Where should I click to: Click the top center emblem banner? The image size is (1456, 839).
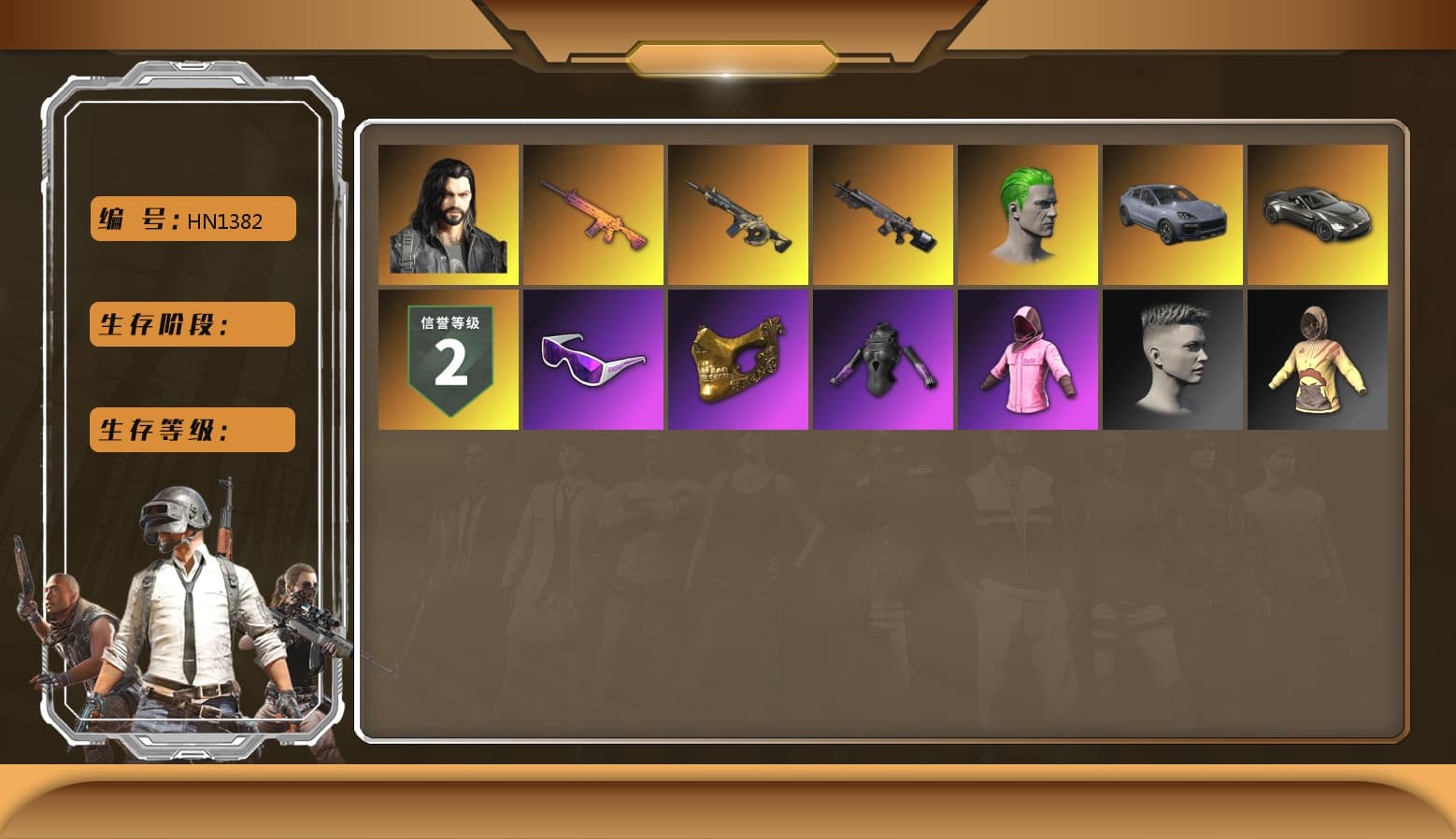[x=728, y=56]
